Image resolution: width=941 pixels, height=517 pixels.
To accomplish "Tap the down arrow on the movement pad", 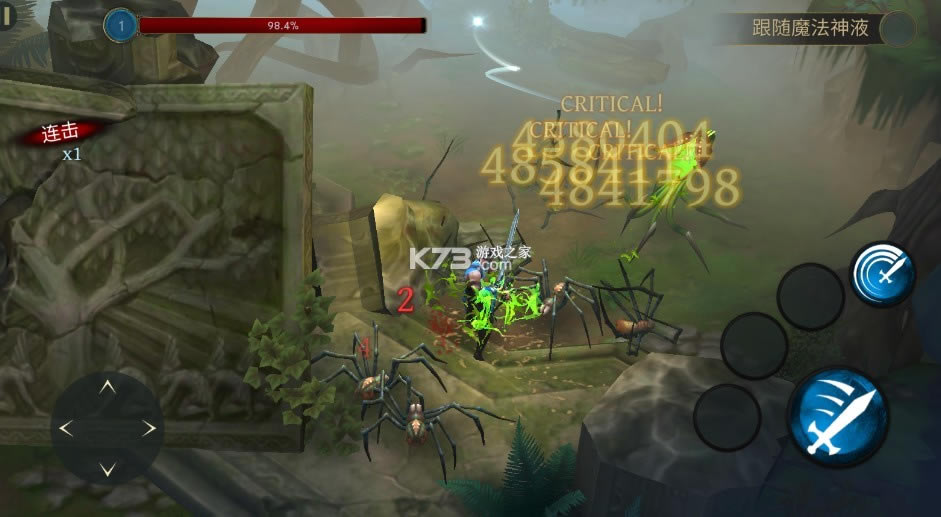I will (x=108, y=469).
